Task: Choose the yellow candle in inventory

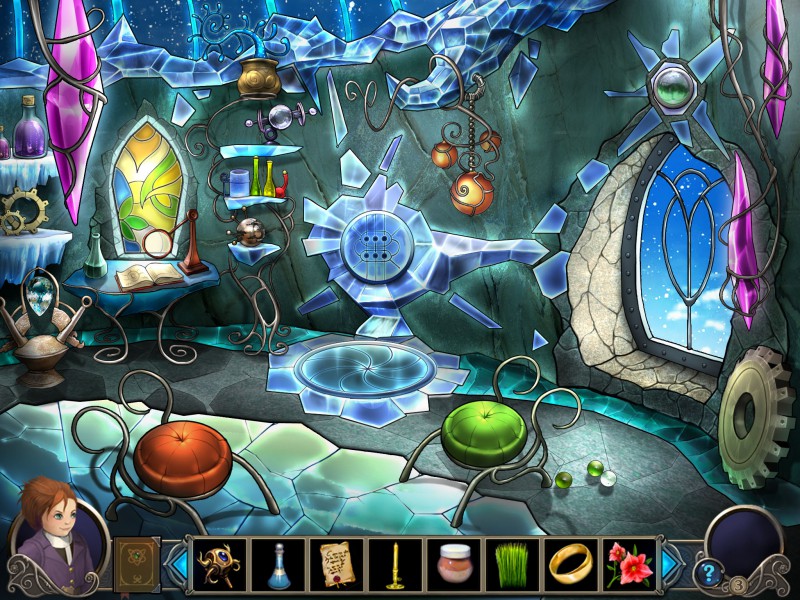Action: [394, 564]
